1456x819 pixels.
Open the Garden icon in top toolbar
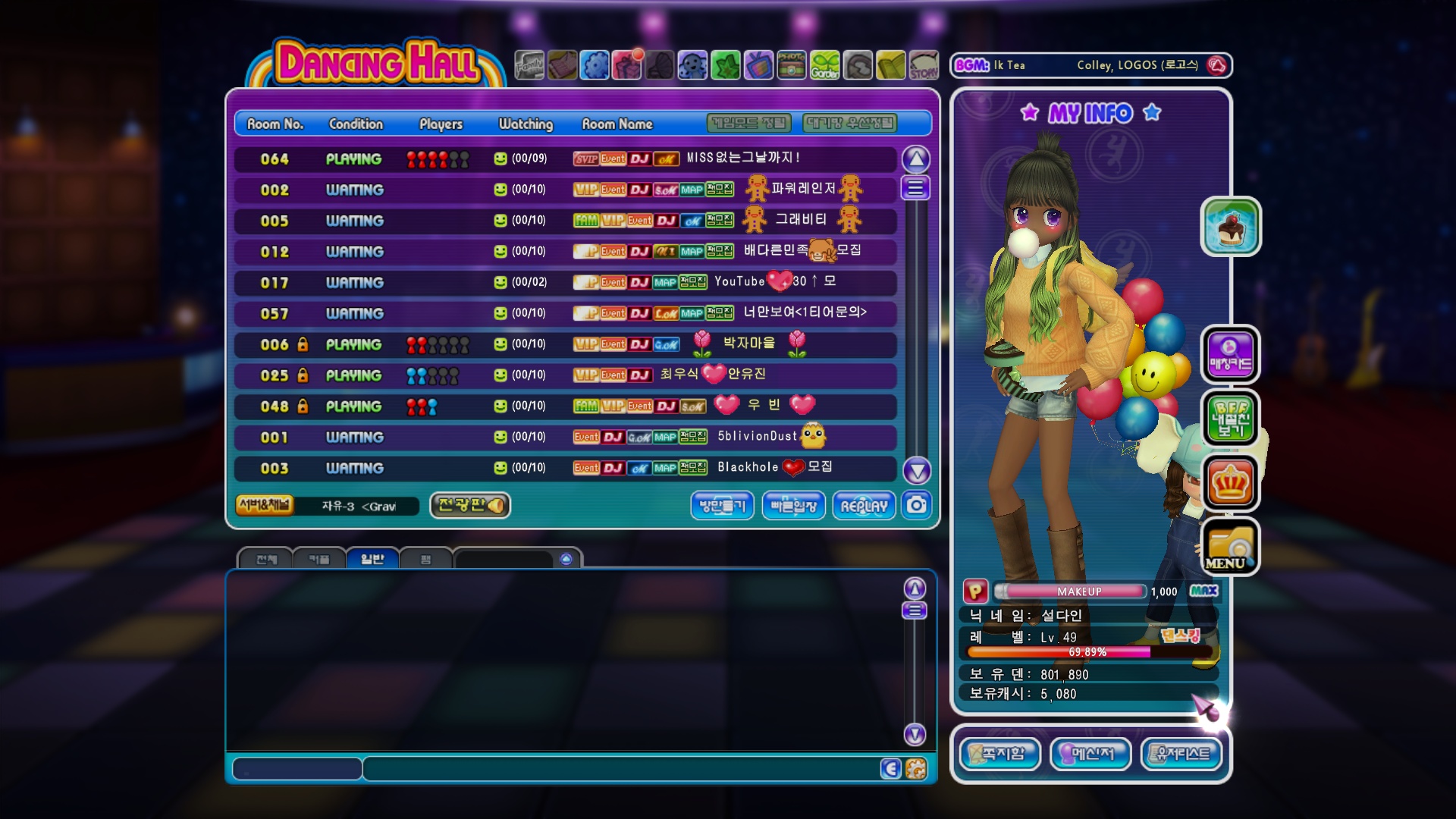point(824,65)
